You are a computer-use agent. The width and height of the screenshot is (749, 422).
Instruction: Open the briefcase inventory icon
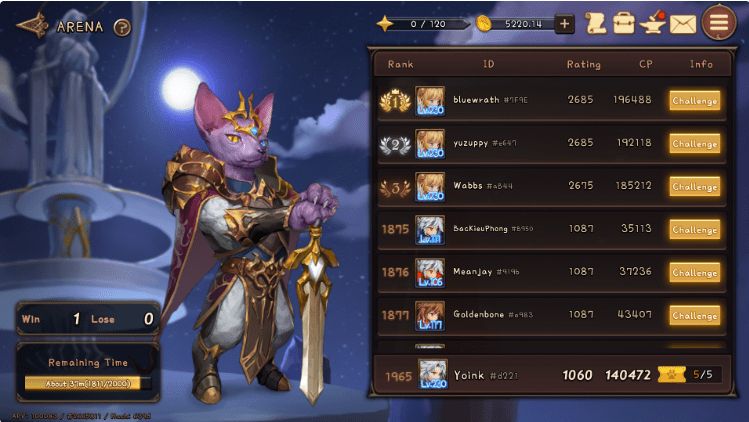coord(624,23)
